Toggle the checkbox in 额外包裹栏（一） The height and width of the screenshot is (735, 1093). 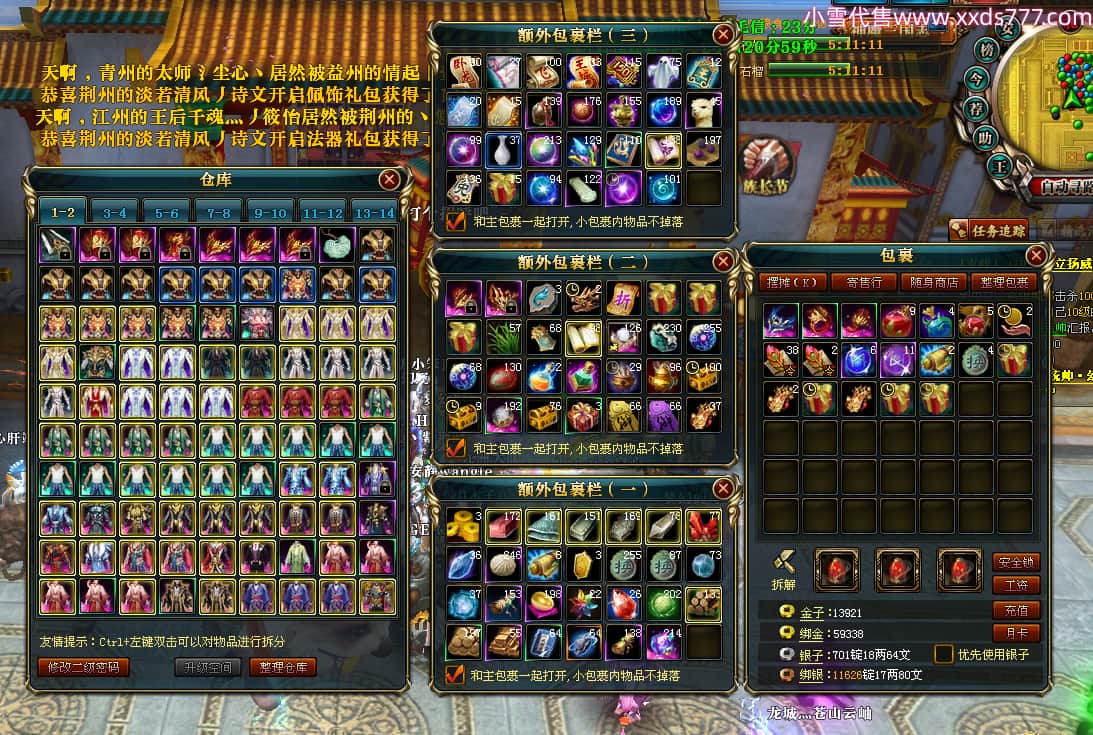tap(456, 675)
